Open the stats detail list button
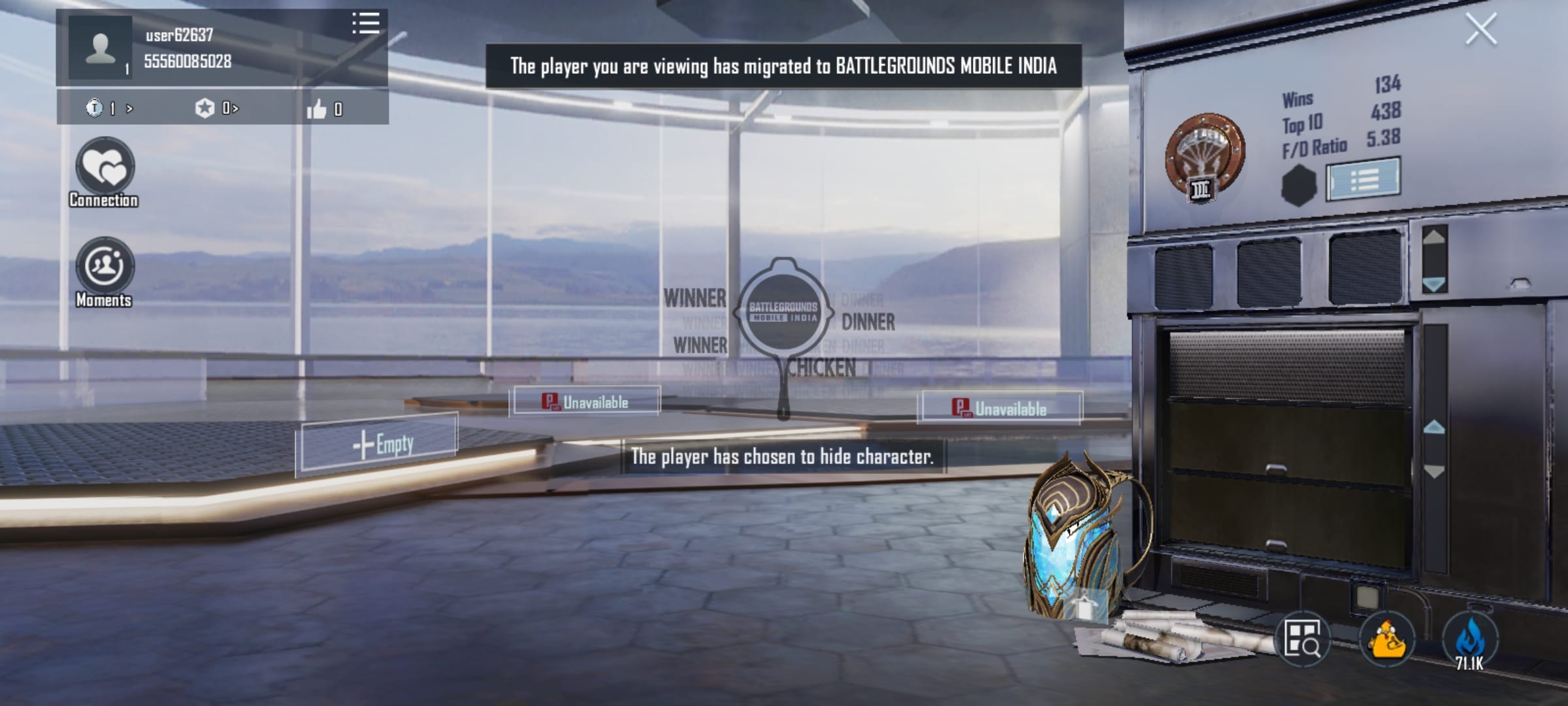The image size is (1568, 706). click(1364, 179)
